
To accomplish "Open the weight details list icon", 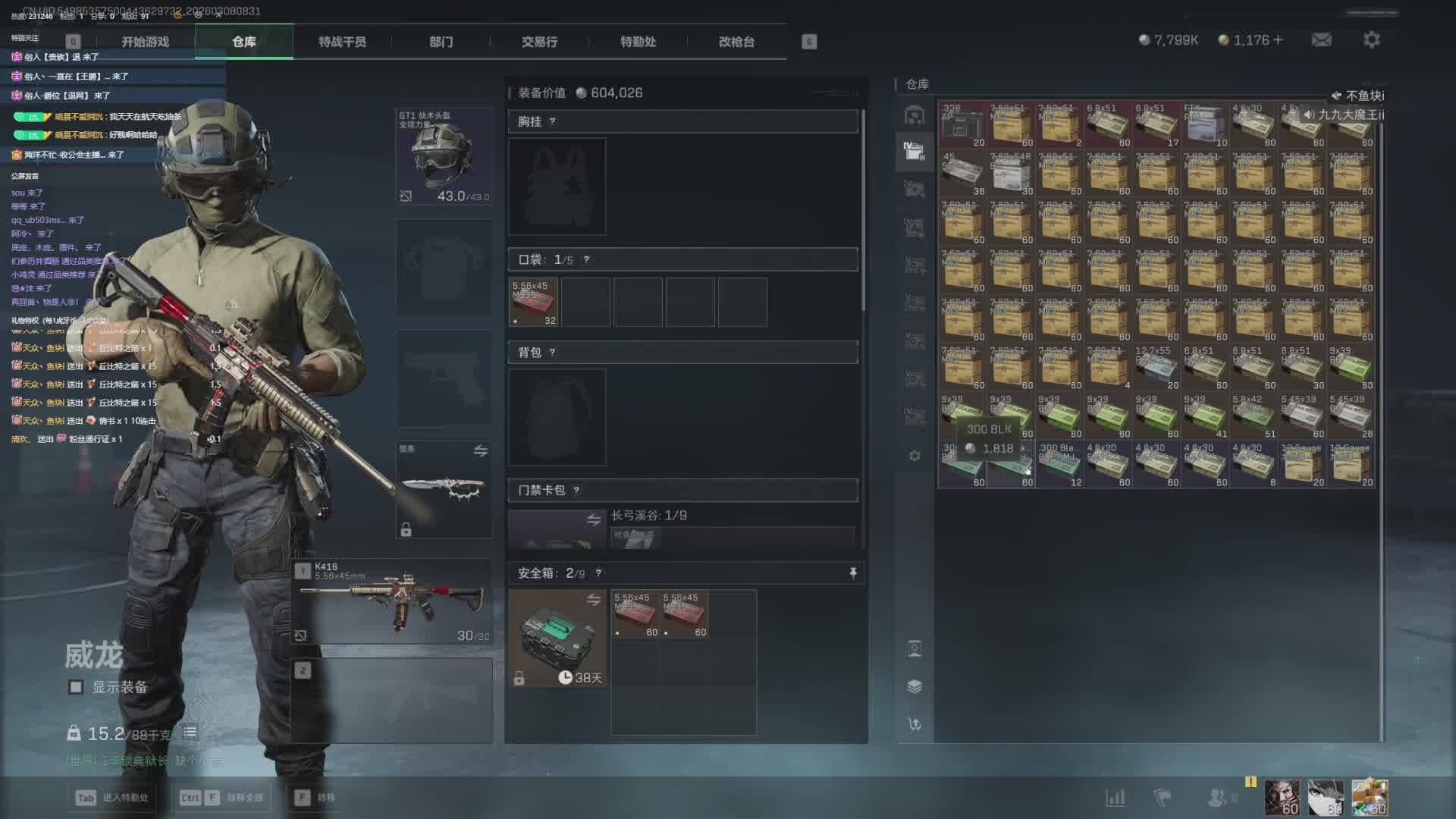I will click(x=190, y=733).
